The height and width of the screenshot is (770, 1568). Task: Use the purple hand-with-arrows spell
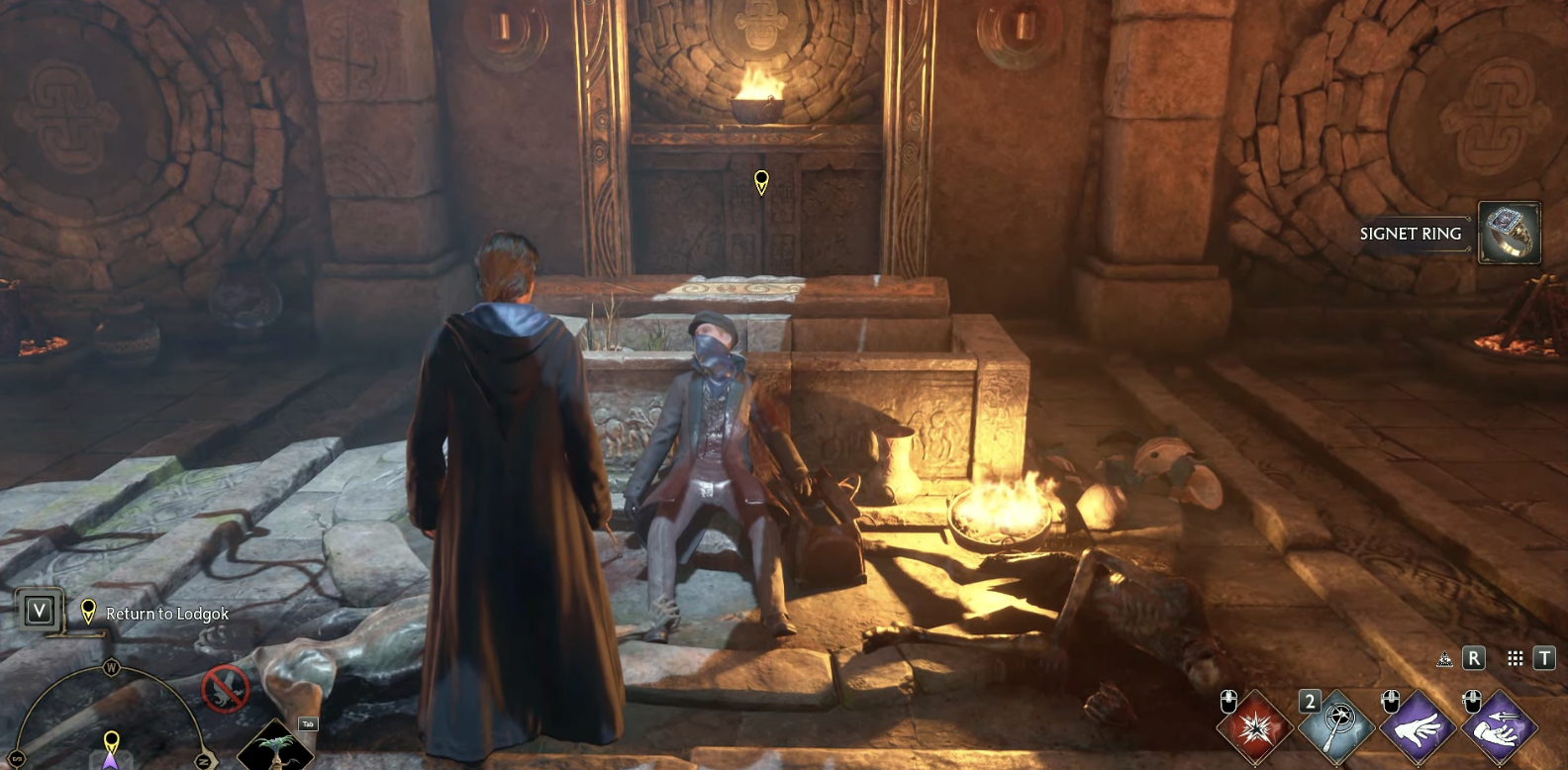point(1499,729)
